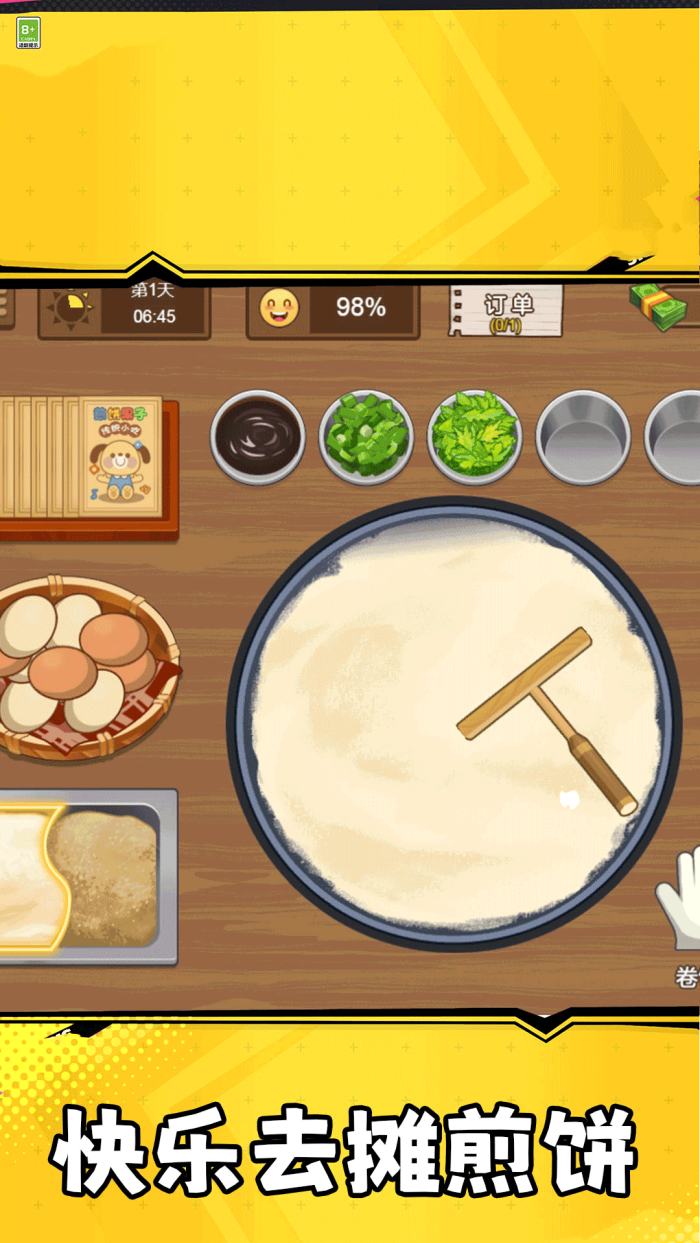Select the dark sauce bowl
The image size is (700, 1243).
point(258,437)
